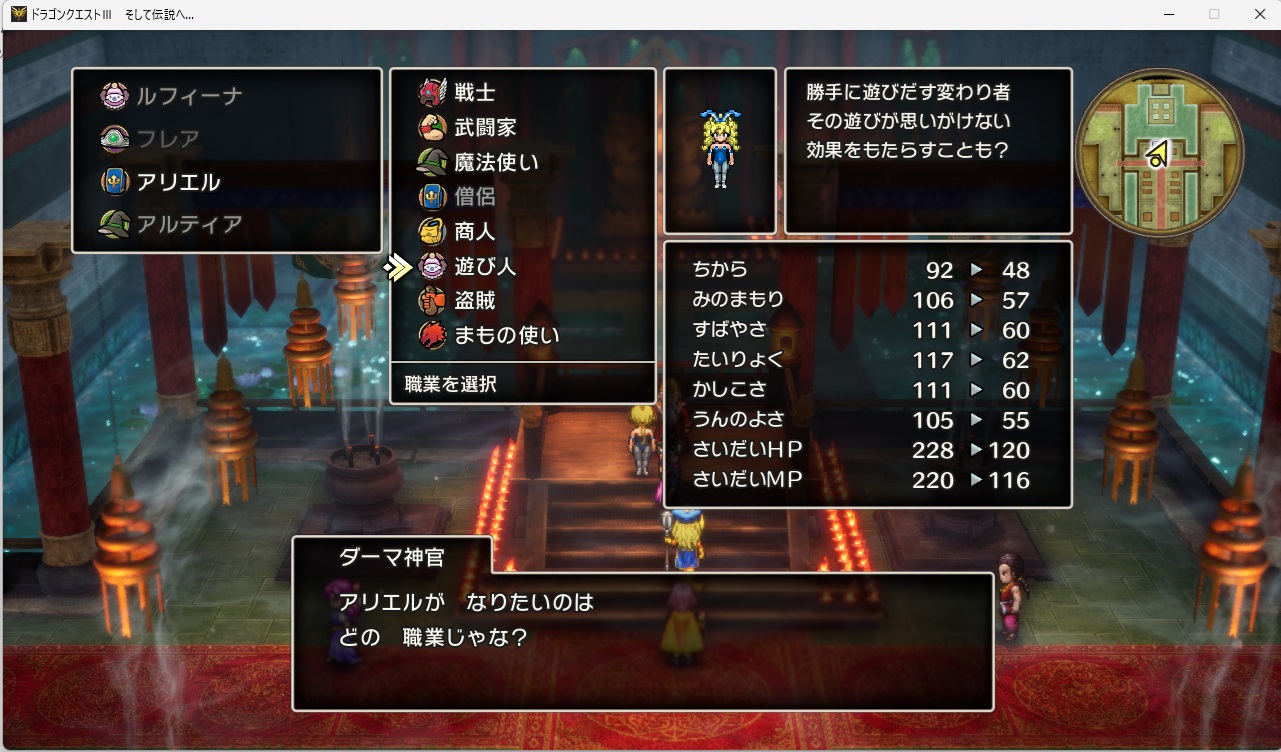This screenshot has width=1281, height=752.
Task: Click the grayed-out 僧侶 (Priest) icon
Action: [432, 196]
